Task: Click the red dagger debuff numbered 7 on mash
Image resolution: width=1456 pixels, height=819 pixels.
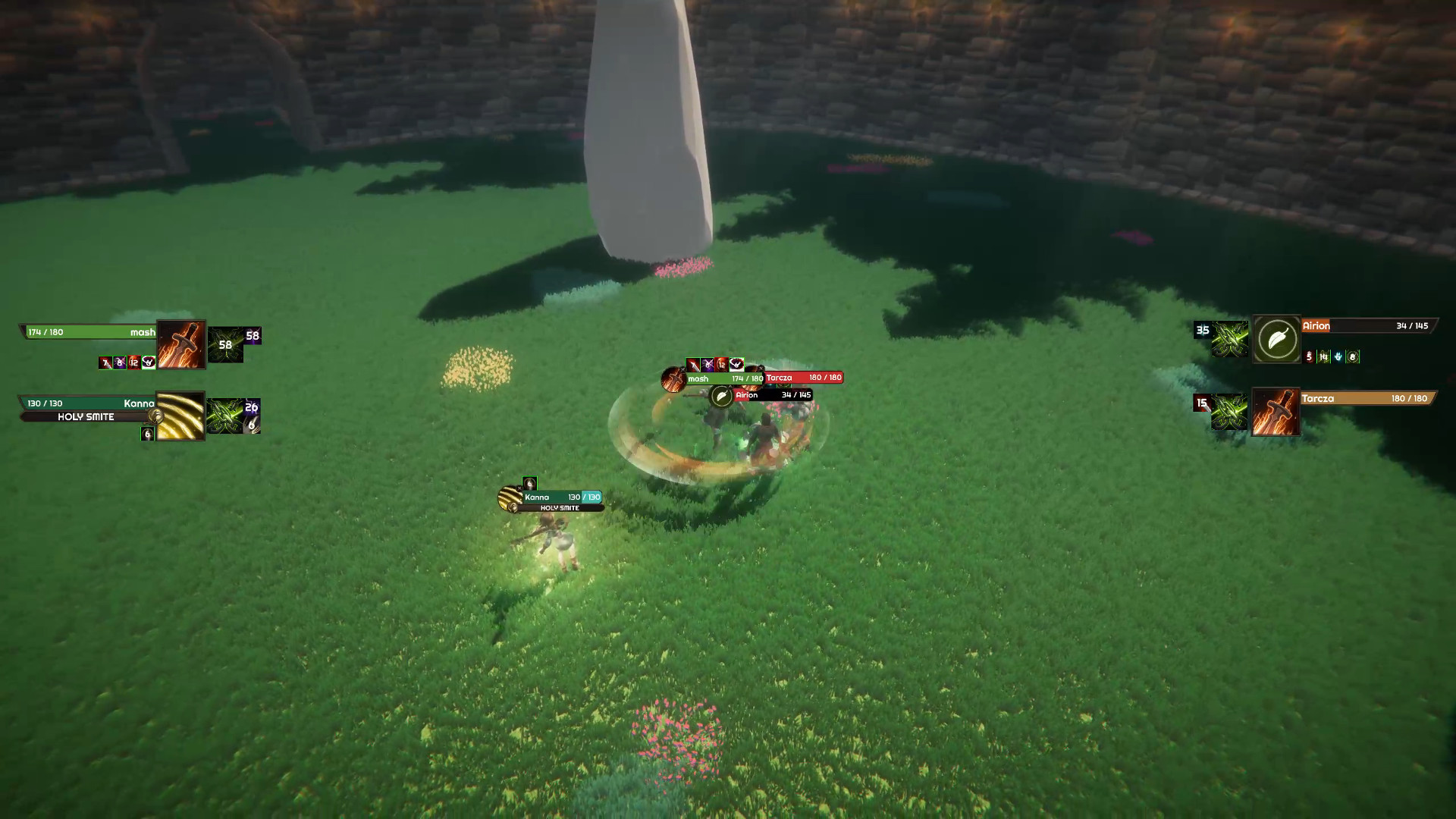Action: (x=105, y=362)
